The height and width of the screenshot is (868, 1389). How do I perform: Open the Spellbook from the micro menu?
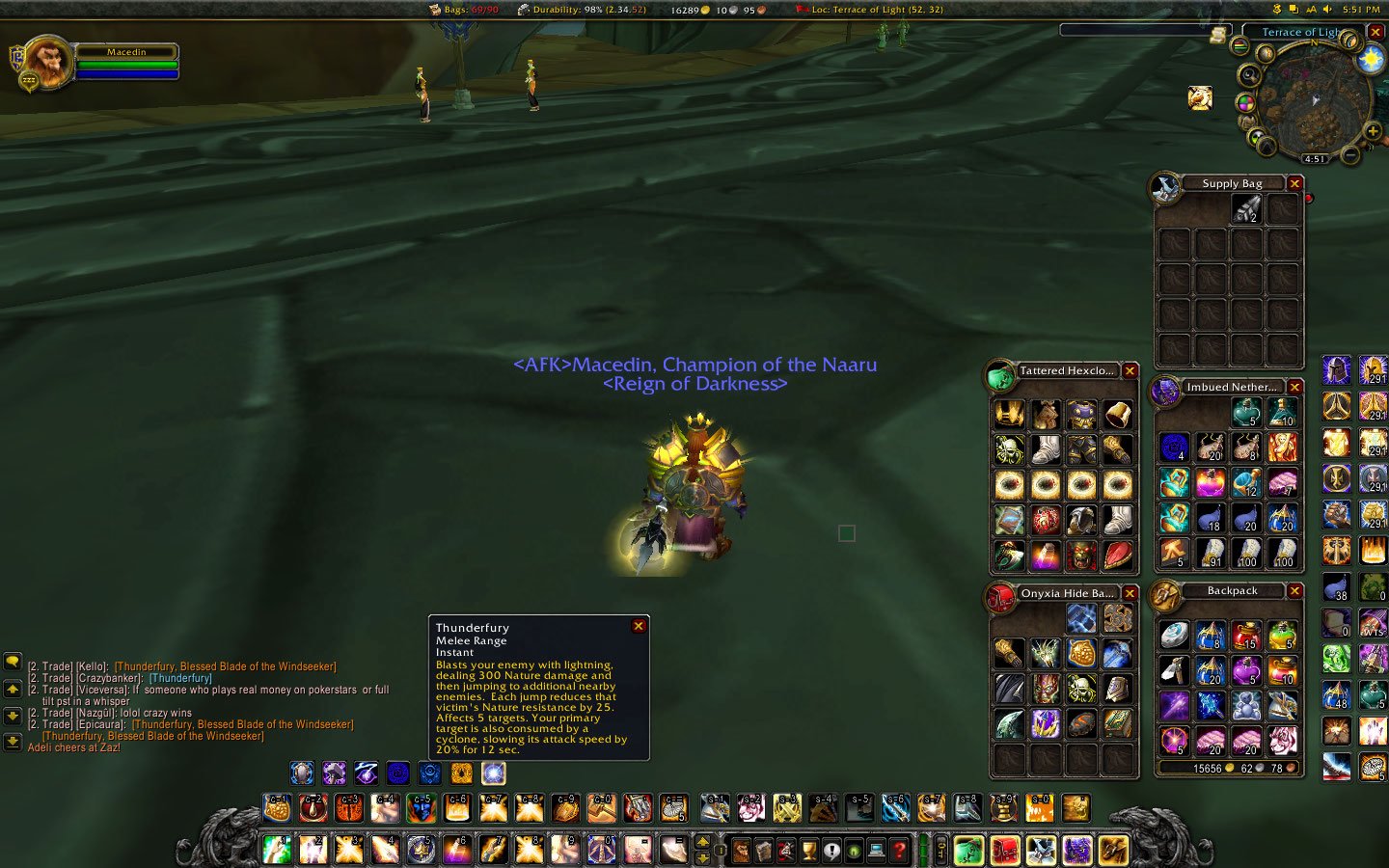click(x=763, y=851)
